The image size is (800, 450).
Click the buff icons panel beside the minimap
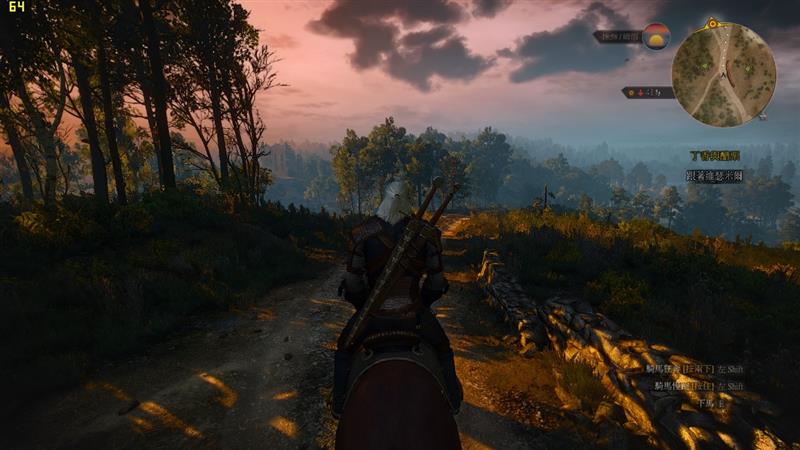647,92
